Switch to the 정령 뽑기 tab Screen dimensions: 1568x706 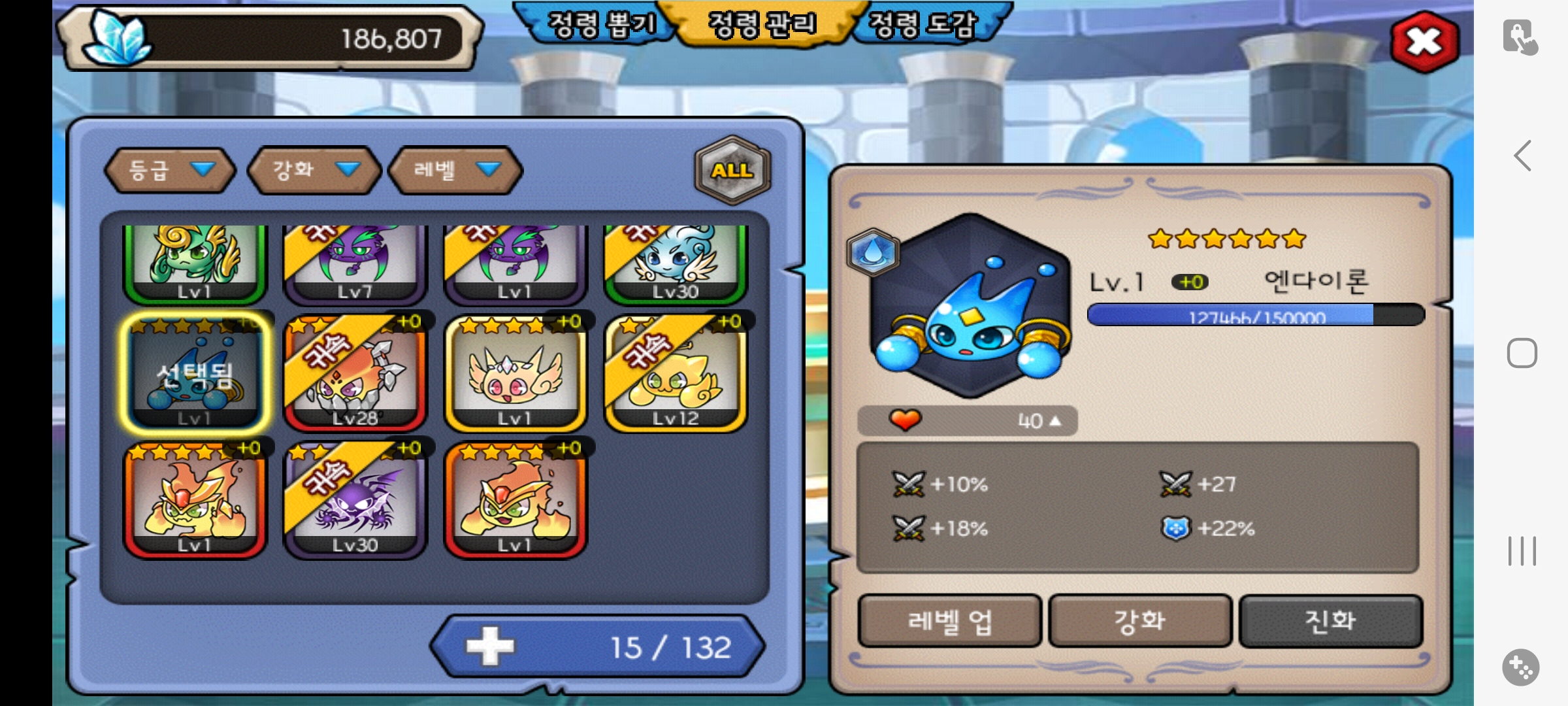tap(601, 25)
